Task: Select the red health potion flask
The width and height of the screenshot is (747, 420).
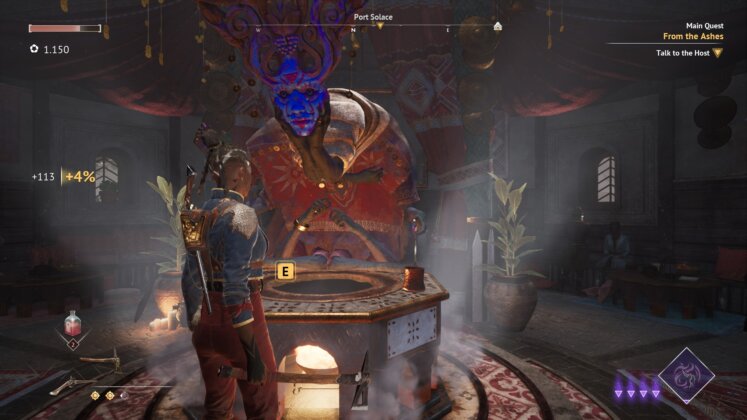Action: [x=73, y=324]
